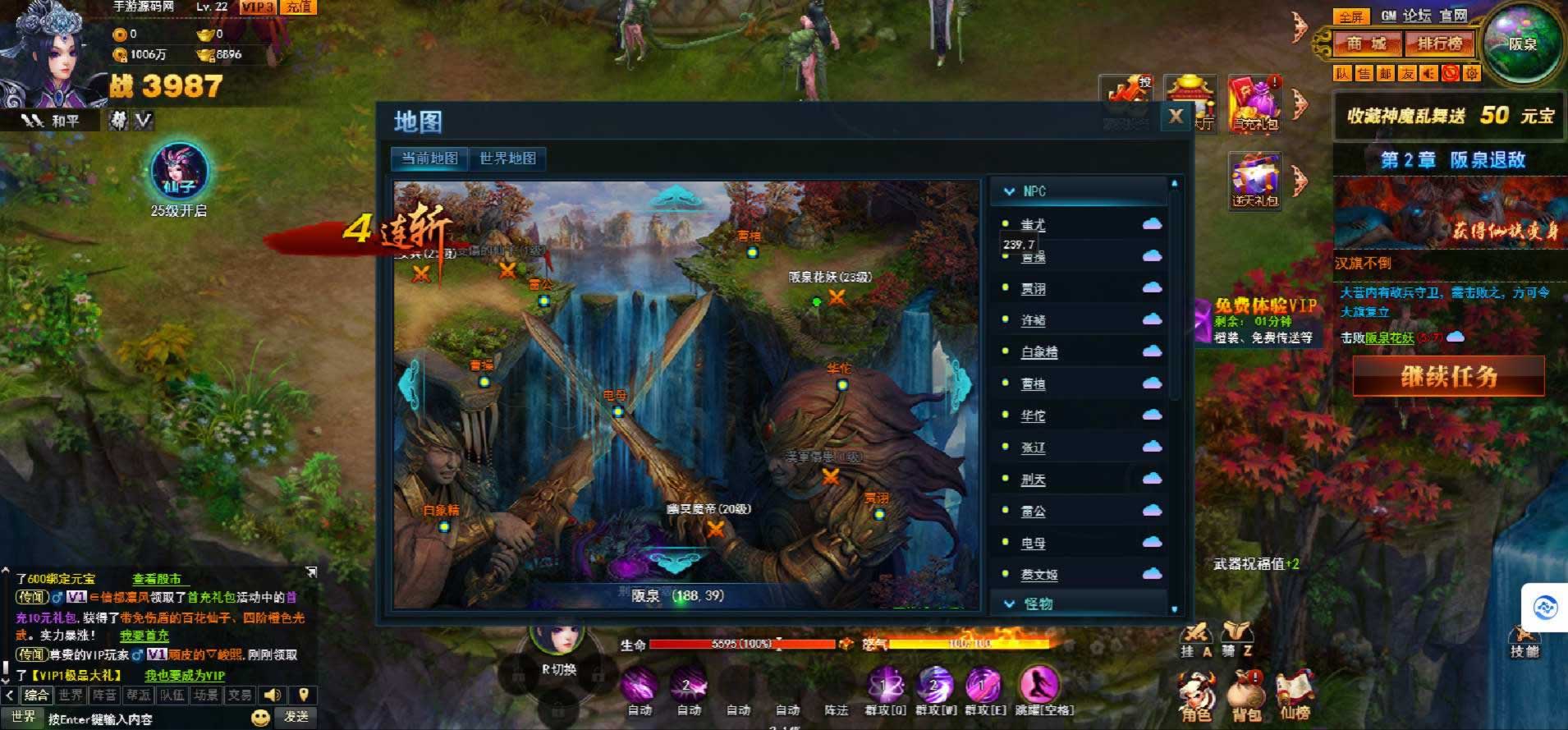Switch chat to the 队伍 team channel
Screen dimensions: 1568x730
(x=172, y=696)
